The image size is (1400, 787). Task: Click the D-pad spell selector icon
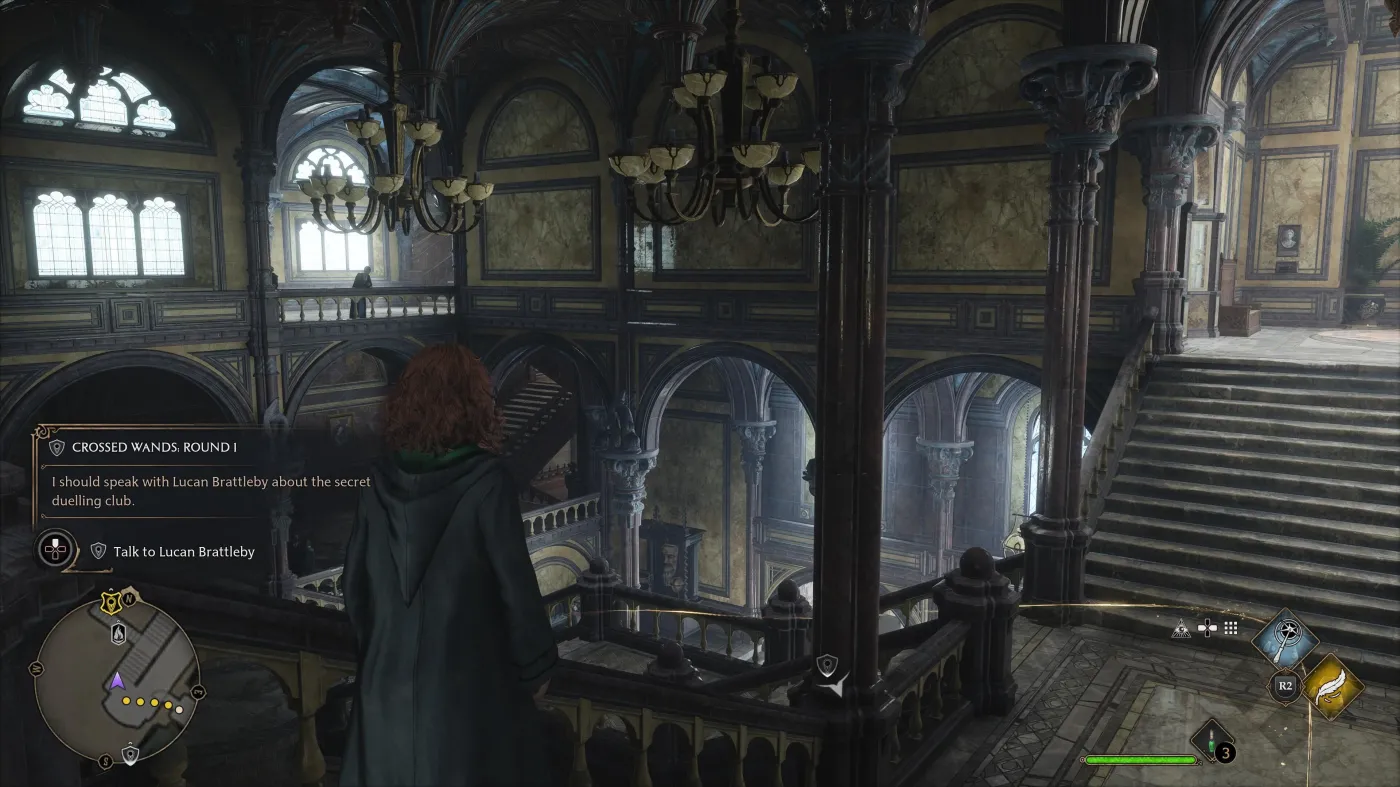[x=1208, y=626]
